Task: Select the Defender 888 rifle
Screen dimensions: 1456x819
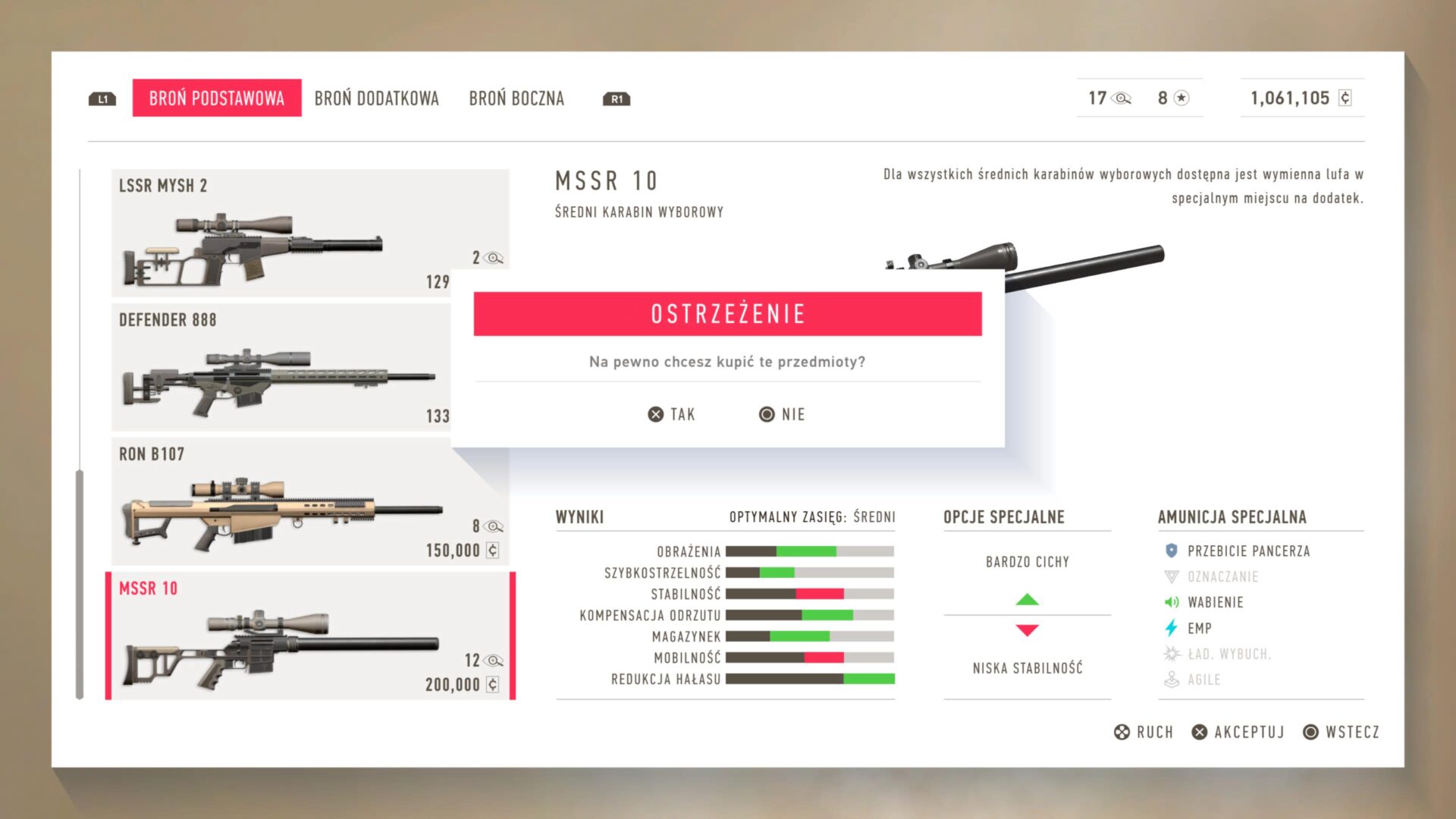Action: [x=281, y=368]
